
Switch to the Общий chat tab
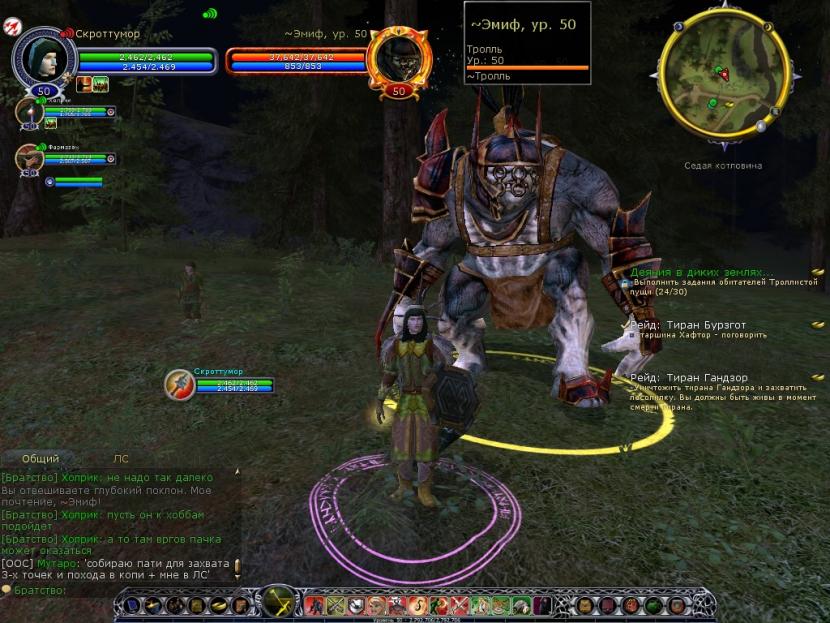pyautogui.click(x=41, y=458)
